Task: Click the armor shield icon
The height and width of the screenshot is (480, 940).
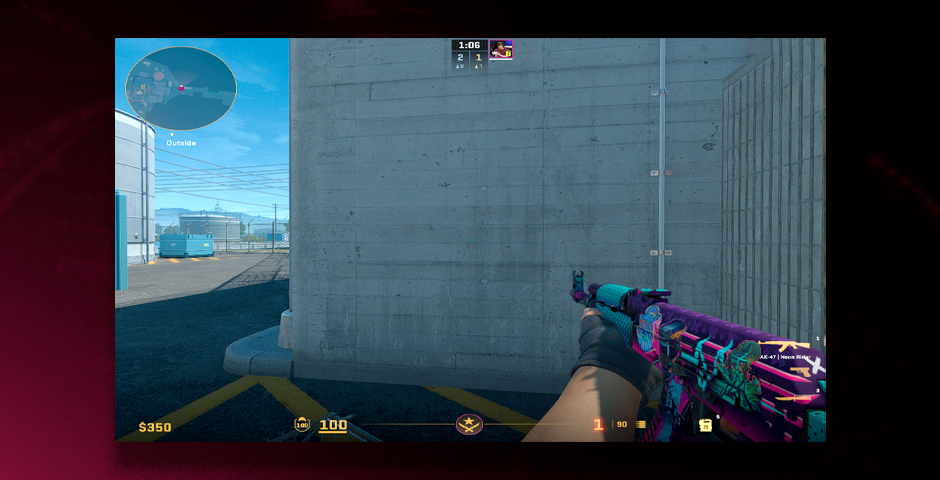Action: click(302, 425)
